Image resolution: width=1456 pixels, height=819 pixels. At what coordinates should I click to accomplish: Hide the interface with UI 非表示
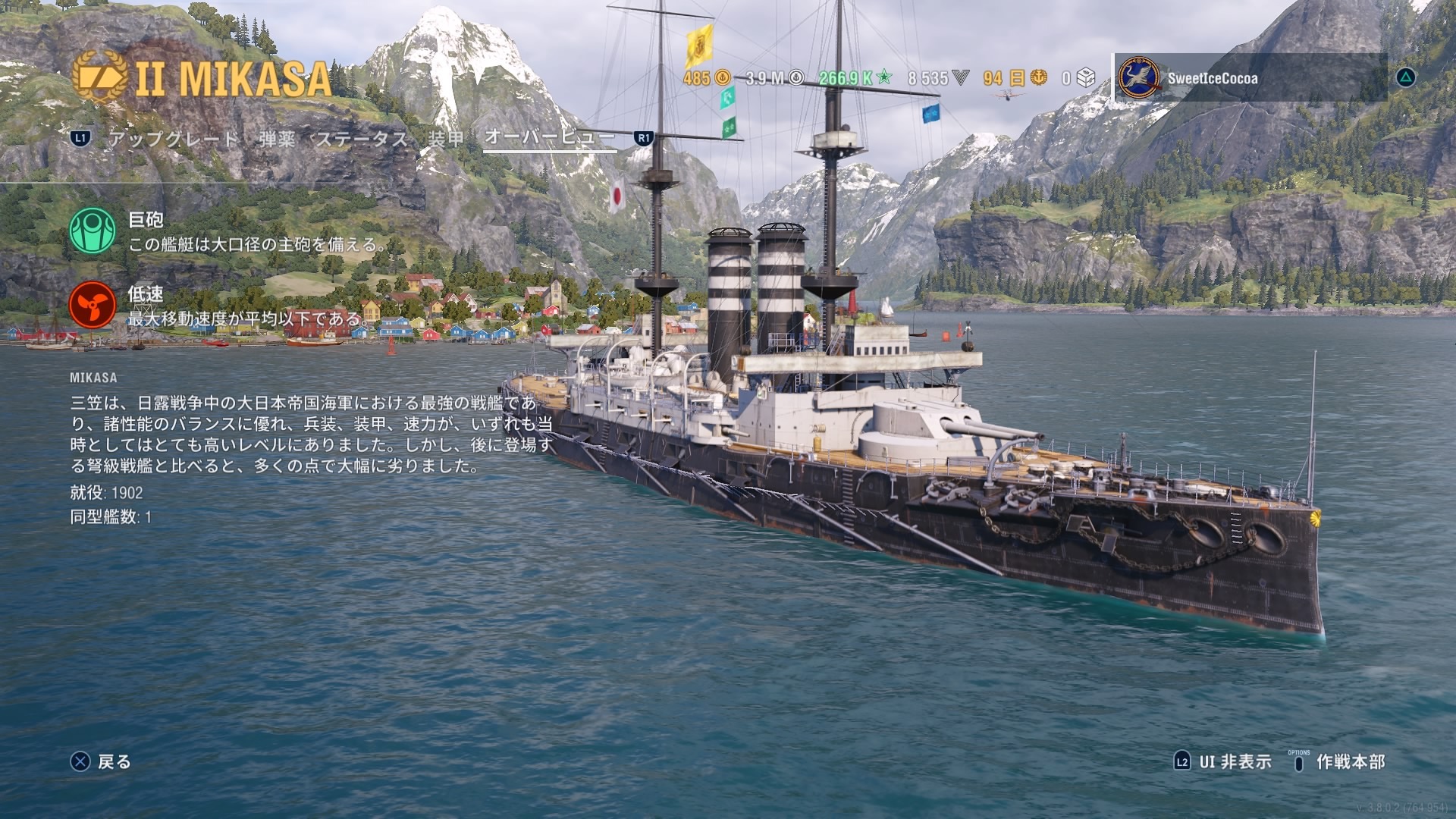(1222, 761)
